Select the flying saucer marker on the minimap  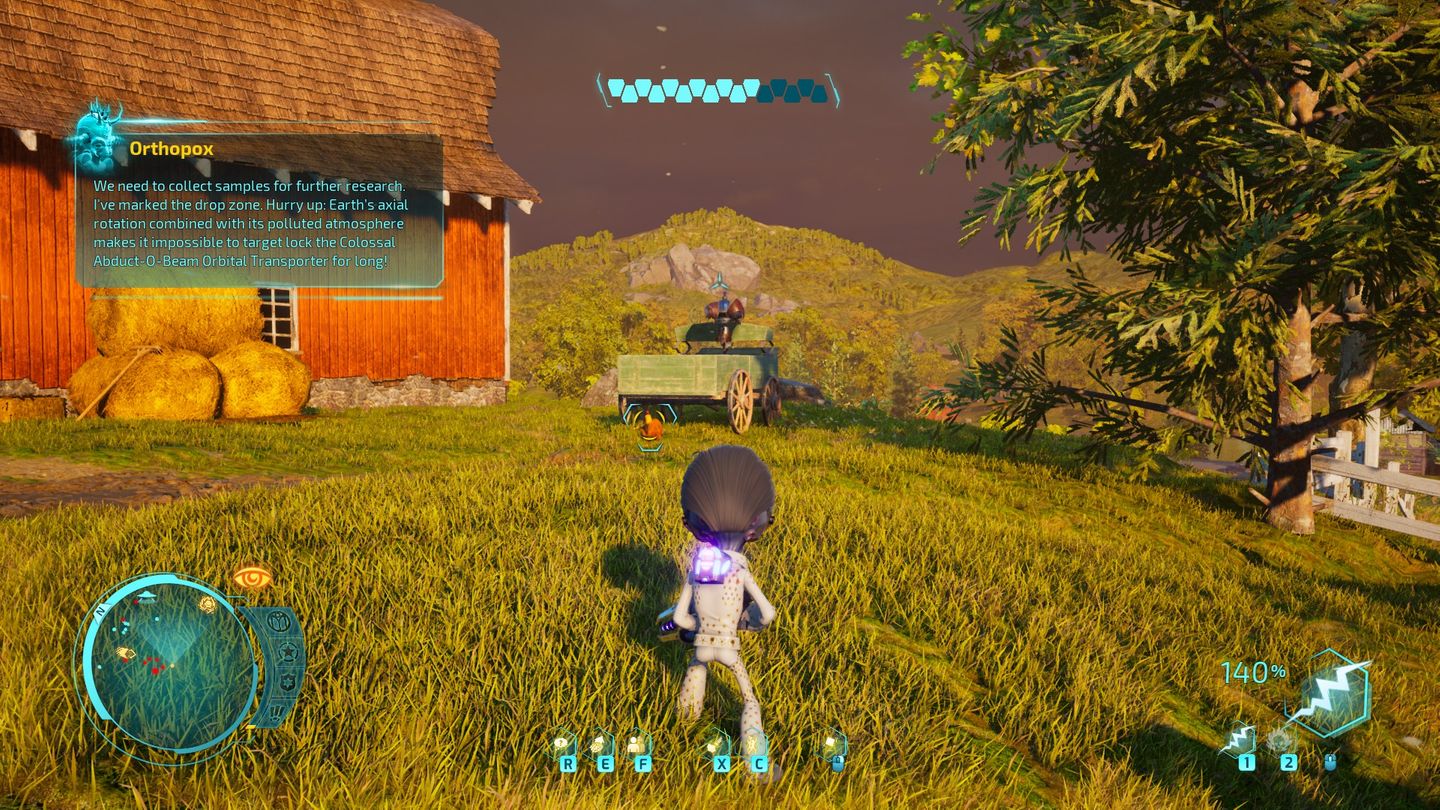(147, 595)
